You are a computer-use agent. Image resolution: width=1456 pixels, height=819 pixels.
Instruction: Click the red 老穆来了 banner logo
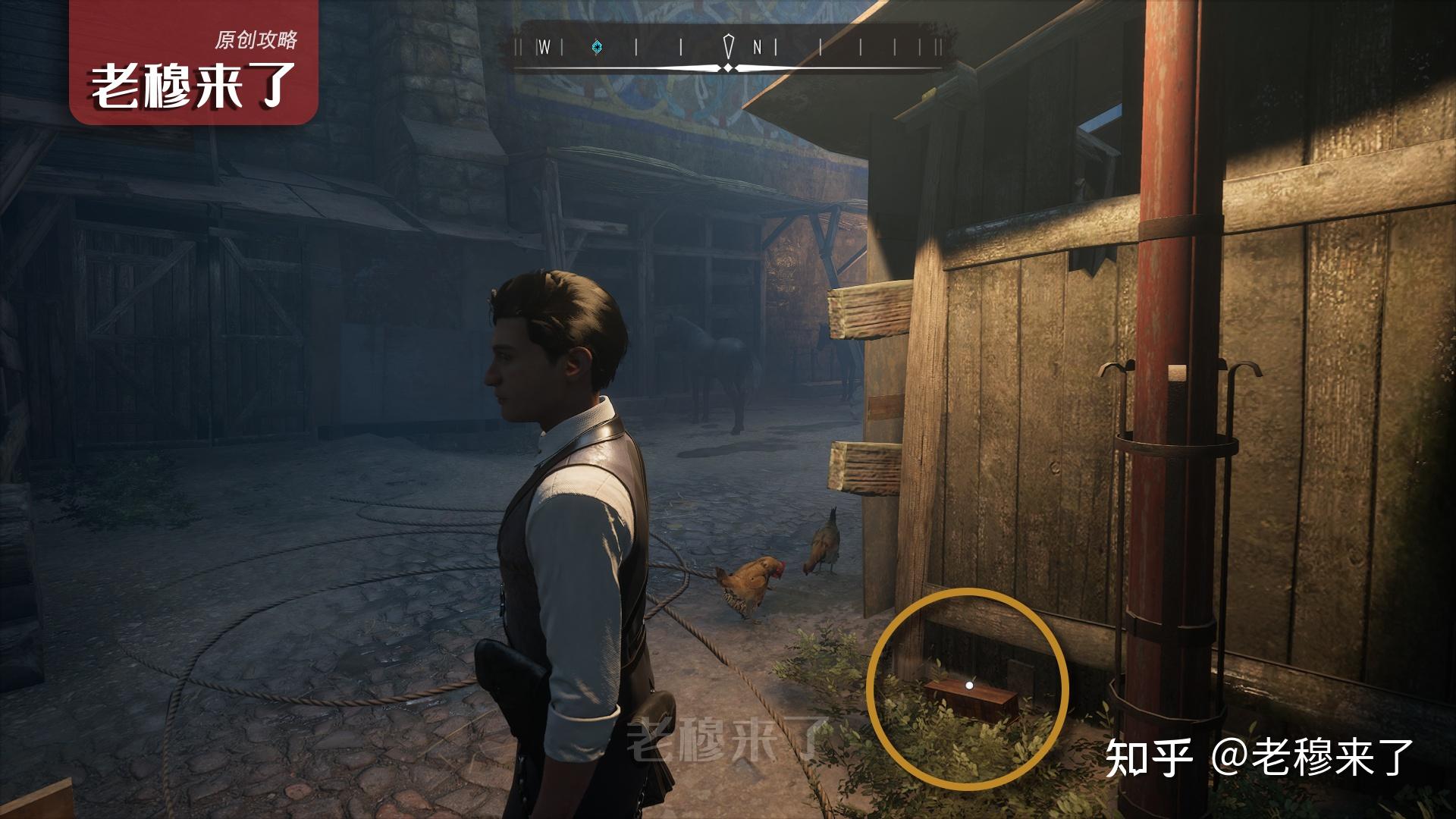click(193, 63)
